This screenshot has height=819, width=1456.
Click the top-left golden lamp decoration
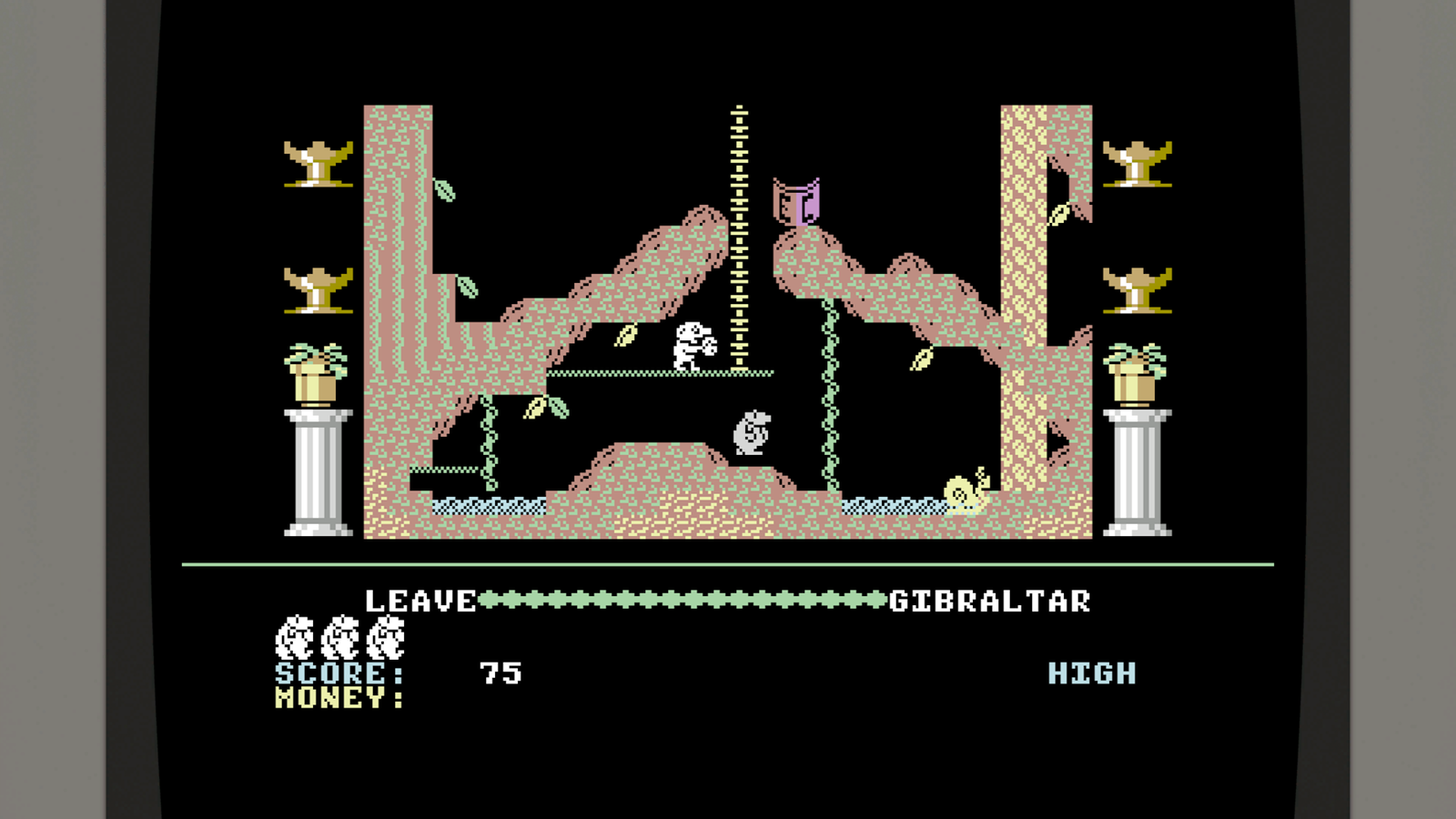tap(318, 164)
